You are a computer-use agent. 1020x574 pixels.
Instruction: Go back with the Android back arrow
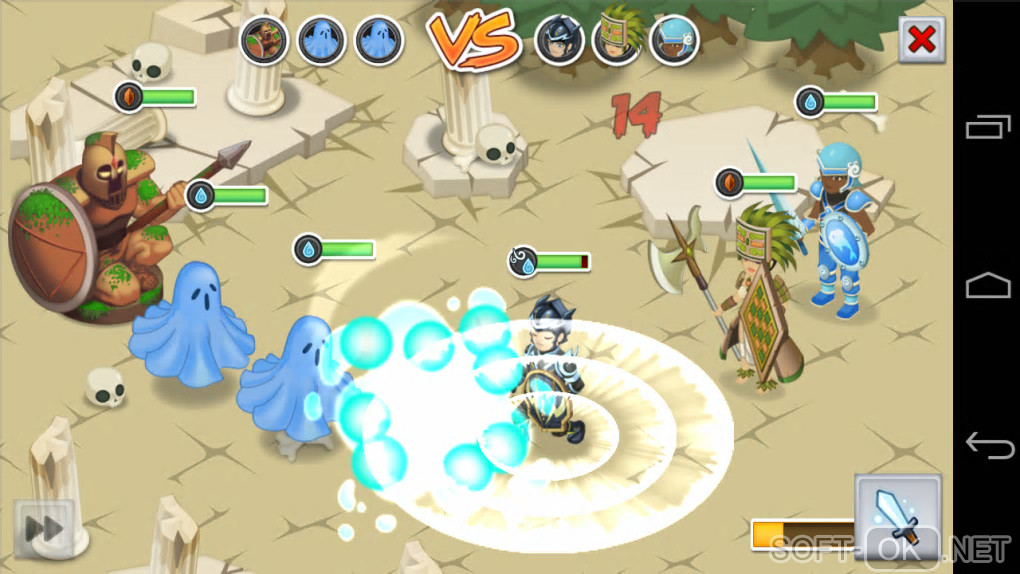(987, 445)
